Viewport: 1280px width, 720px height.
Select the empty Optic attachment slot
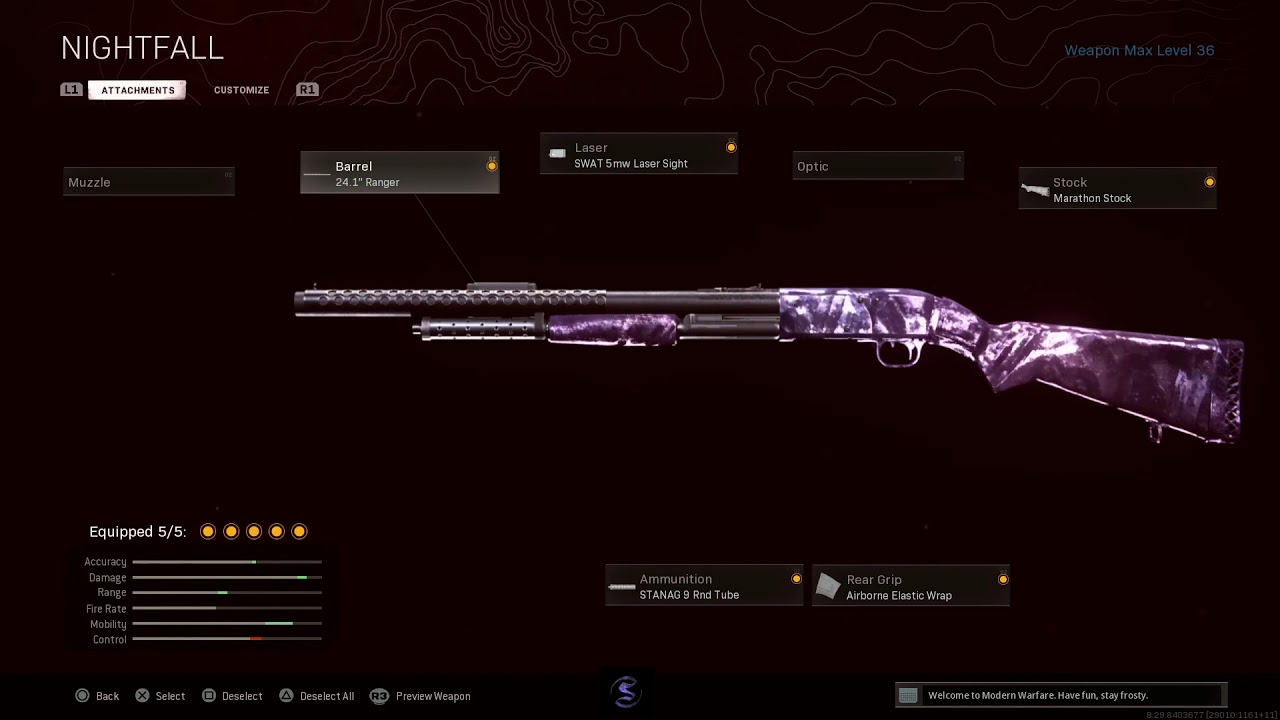point(878,167)
